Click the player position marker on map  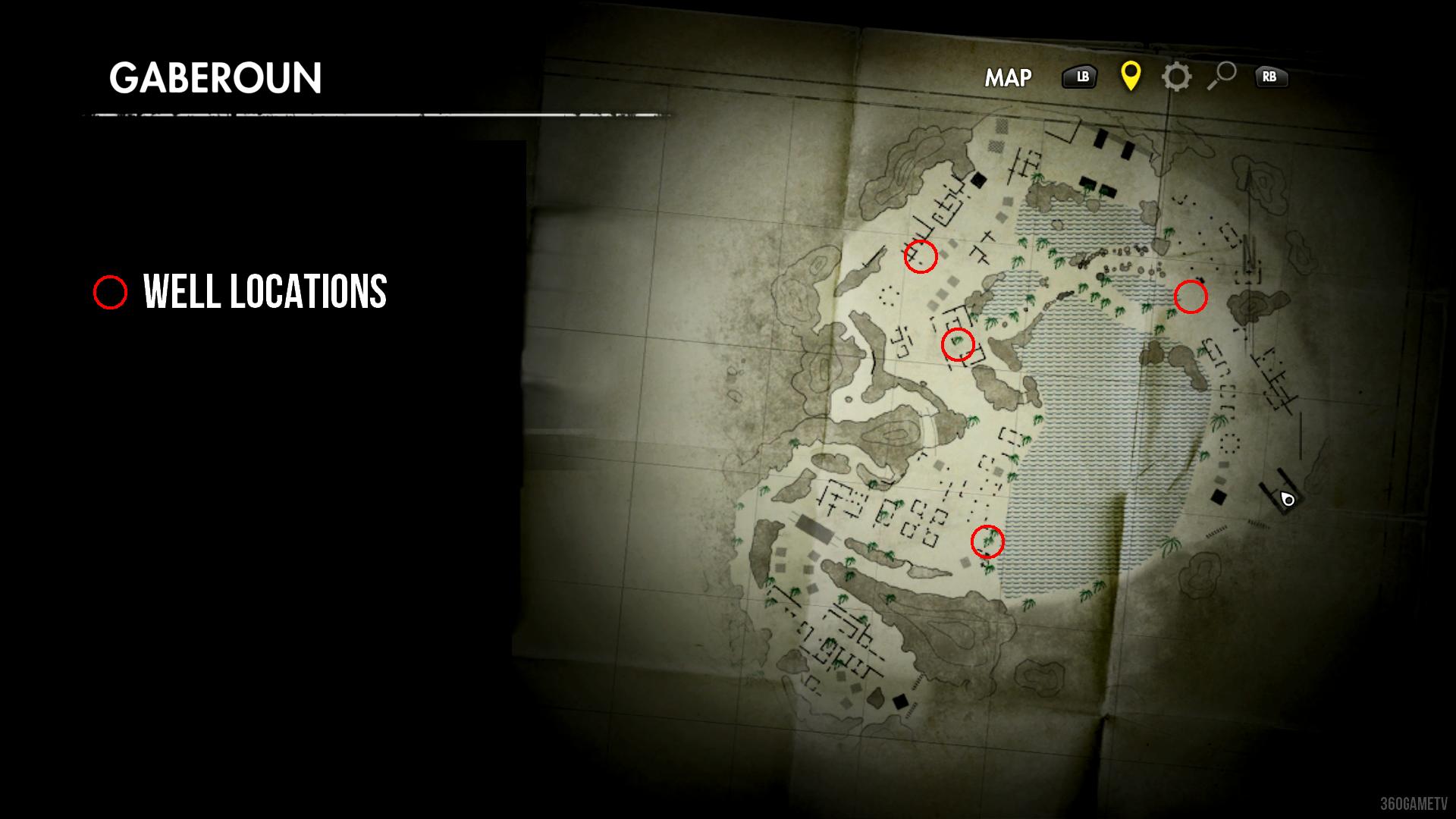pyautogui.click(x=1287, y=499)
